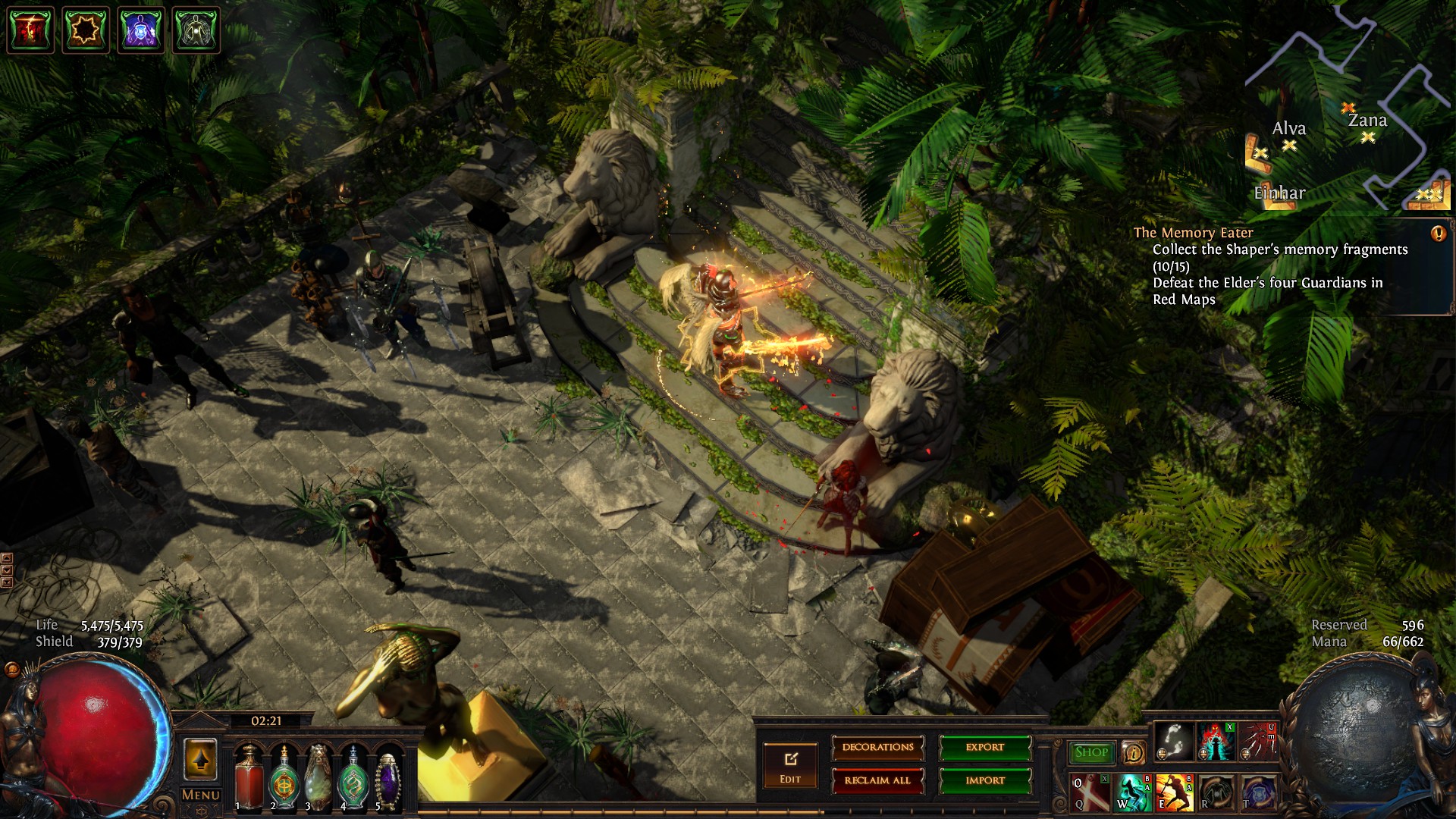Open the hideout Edit mode
Image resolution: width=1456 pixels, height=819 pixels.
click(x=790, y=765)
